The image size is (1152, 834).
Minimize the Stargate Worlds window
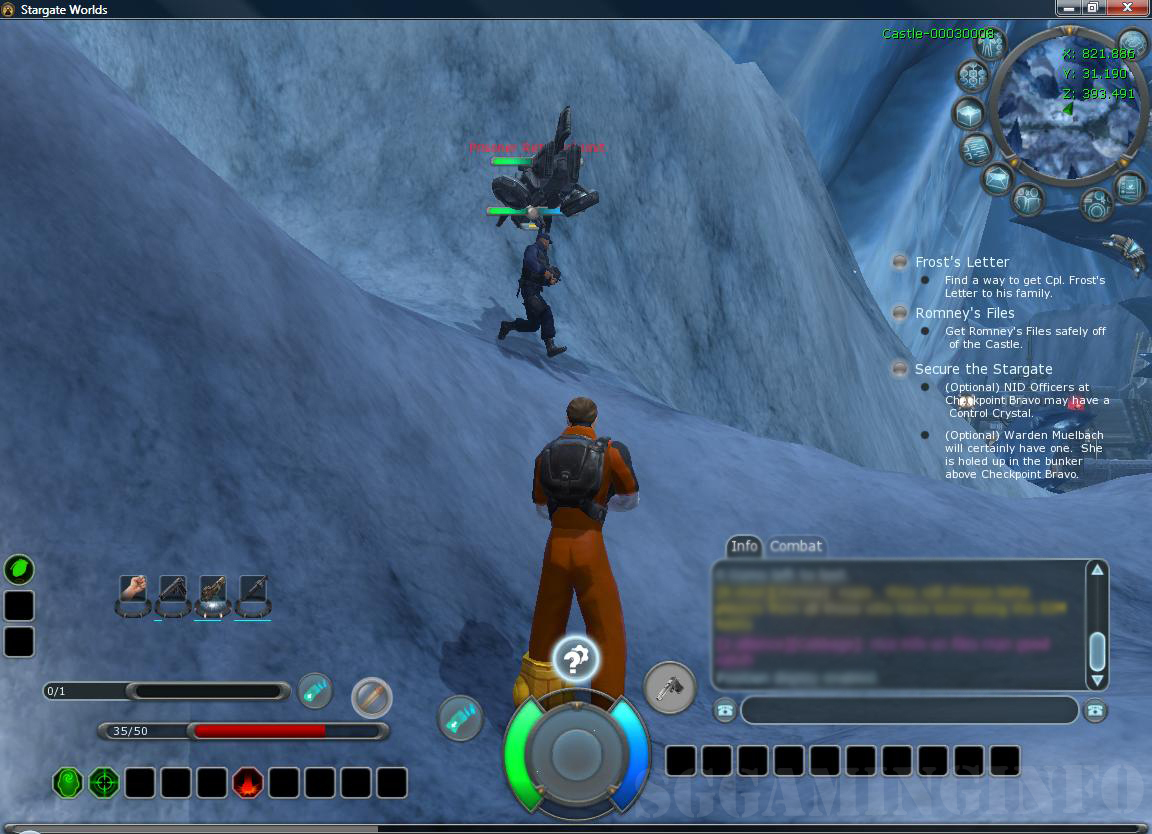[x=1068, y=8]
